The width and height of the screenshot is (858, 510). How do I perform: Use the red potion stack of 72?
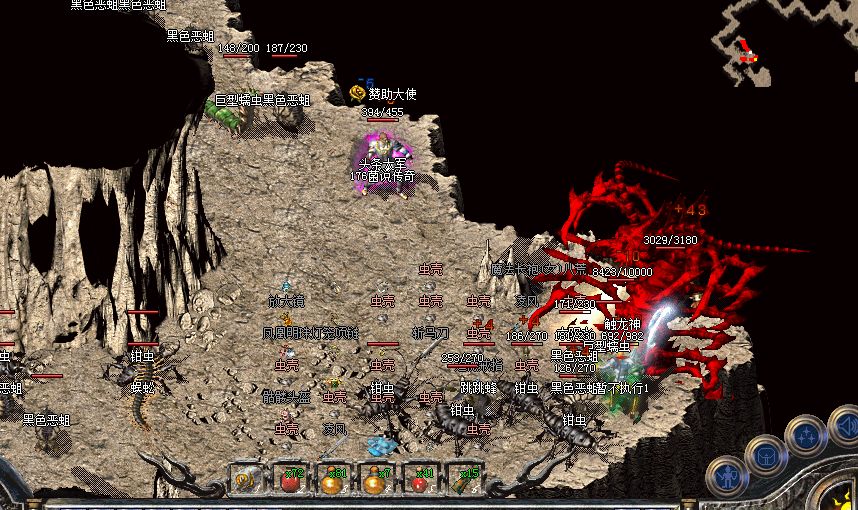290,480
